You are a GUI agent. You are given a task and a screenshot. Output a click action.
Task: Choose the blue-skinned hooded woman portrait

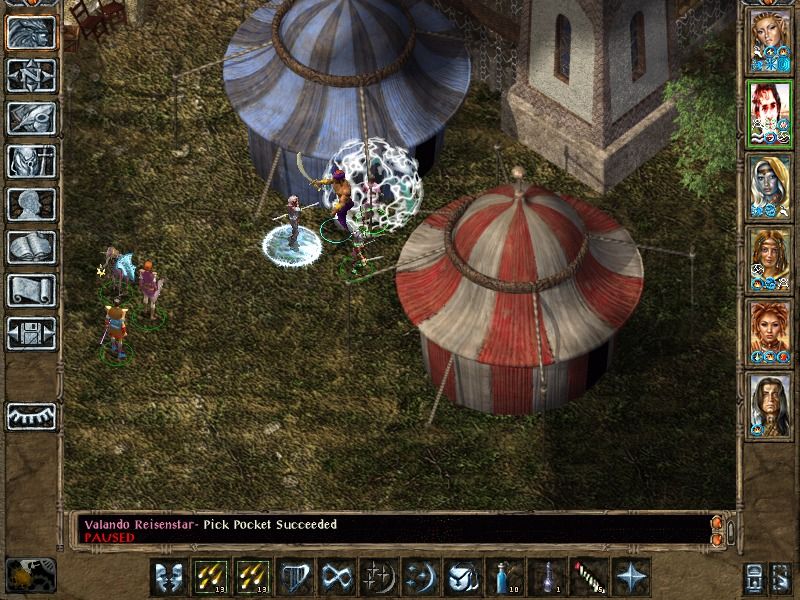[770, 186]
